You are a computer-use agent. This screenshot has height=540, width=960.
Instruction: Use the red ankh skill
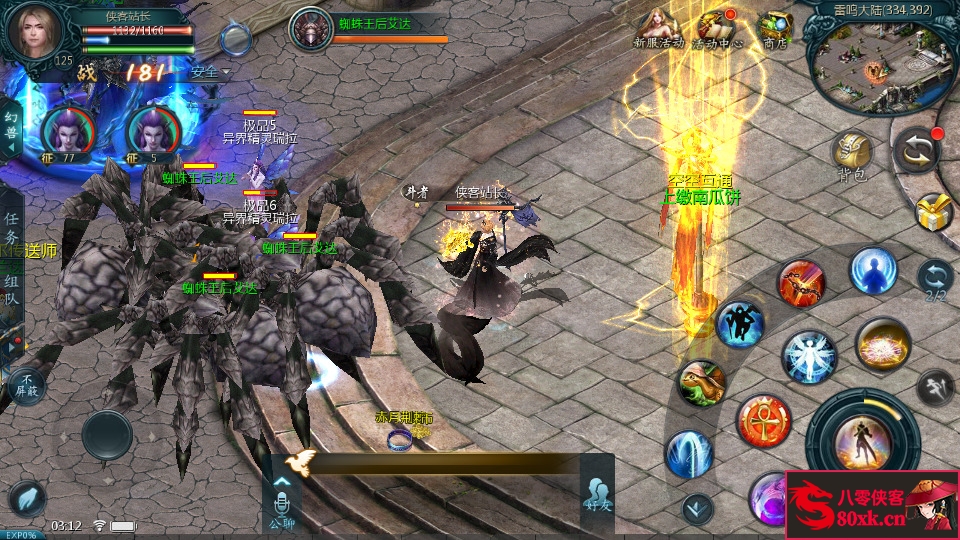point(764,421)
